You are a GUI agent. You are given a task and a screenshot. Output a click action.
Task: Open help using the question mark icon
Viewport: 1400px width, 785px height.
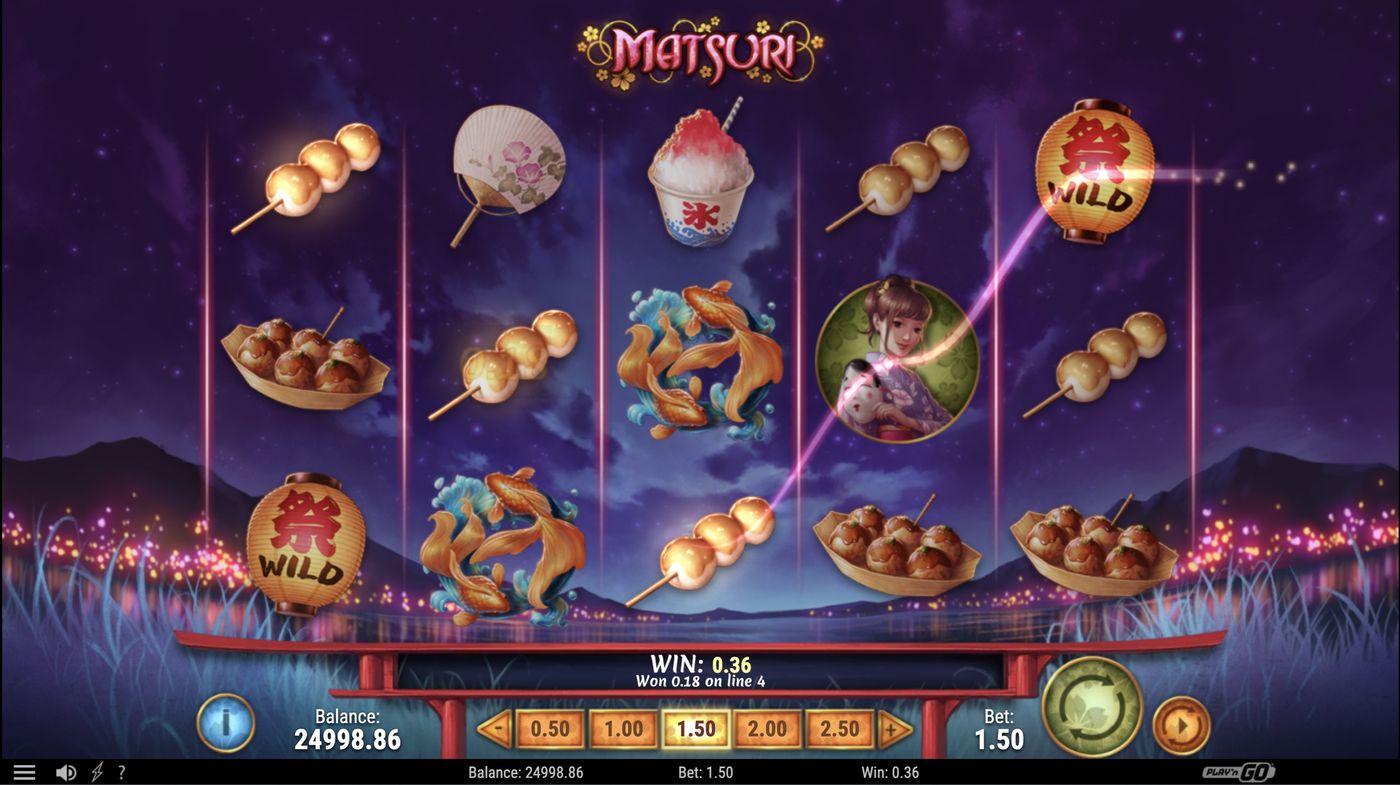(121, 770)
